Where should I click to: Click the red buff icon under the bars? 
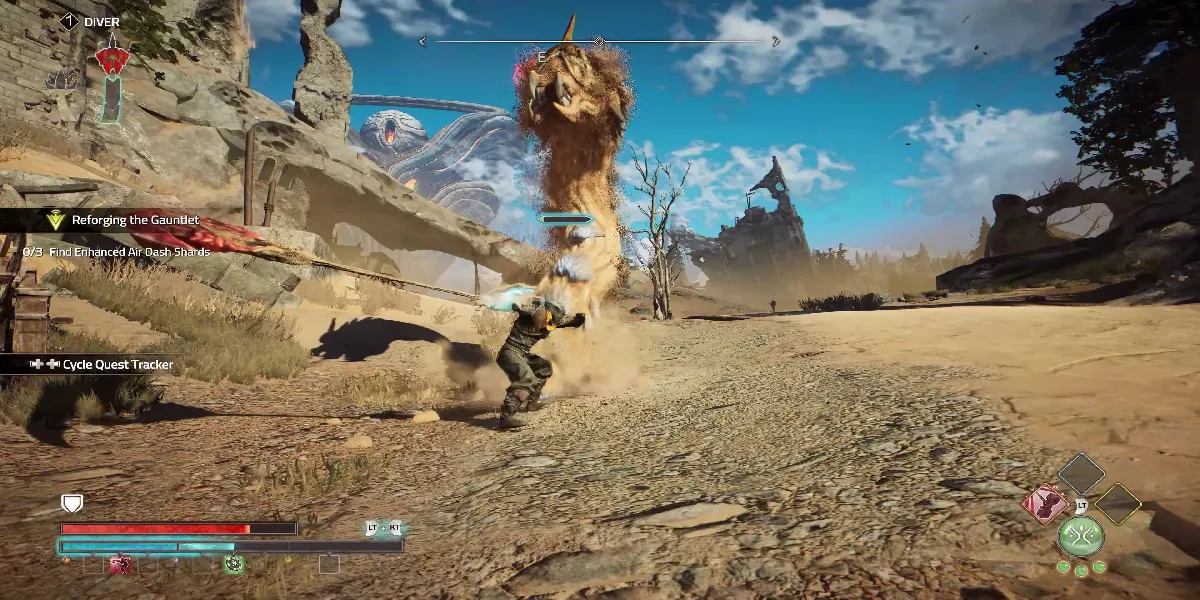122,565
